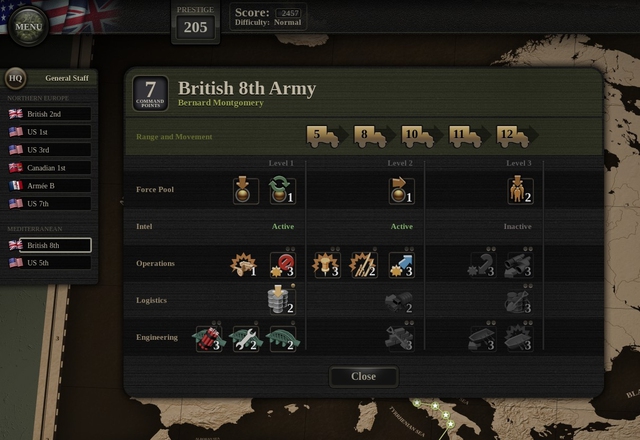Select the Level 3 Force Pool soldiers icon
This screenshot has height=440, width=640.
click(520, 191)
